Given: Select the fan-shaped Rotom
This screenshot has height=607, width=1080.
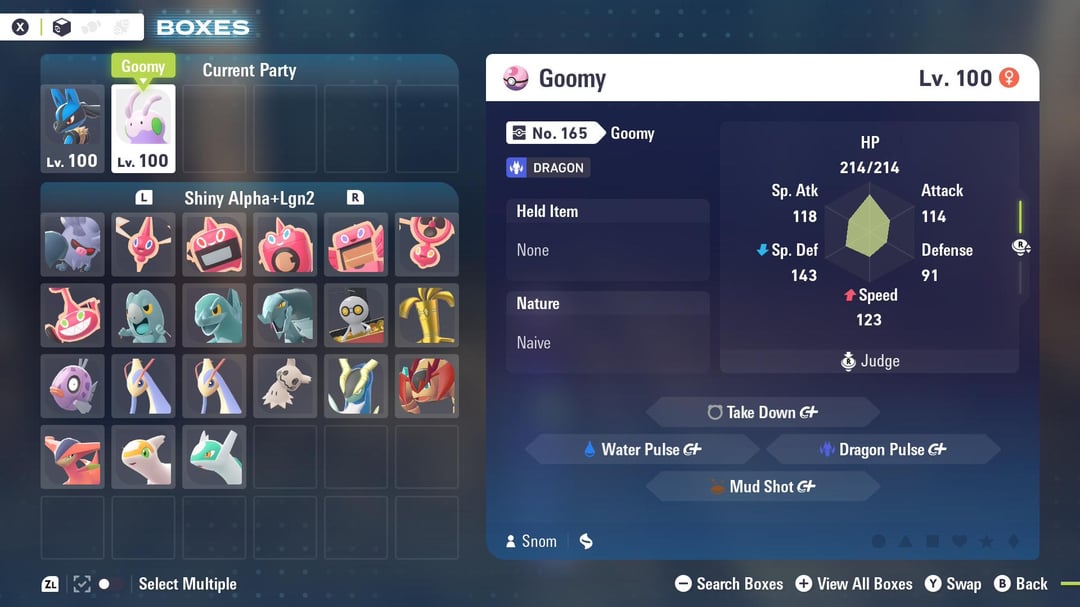Looking at the screenshot, I should point(427,245).
